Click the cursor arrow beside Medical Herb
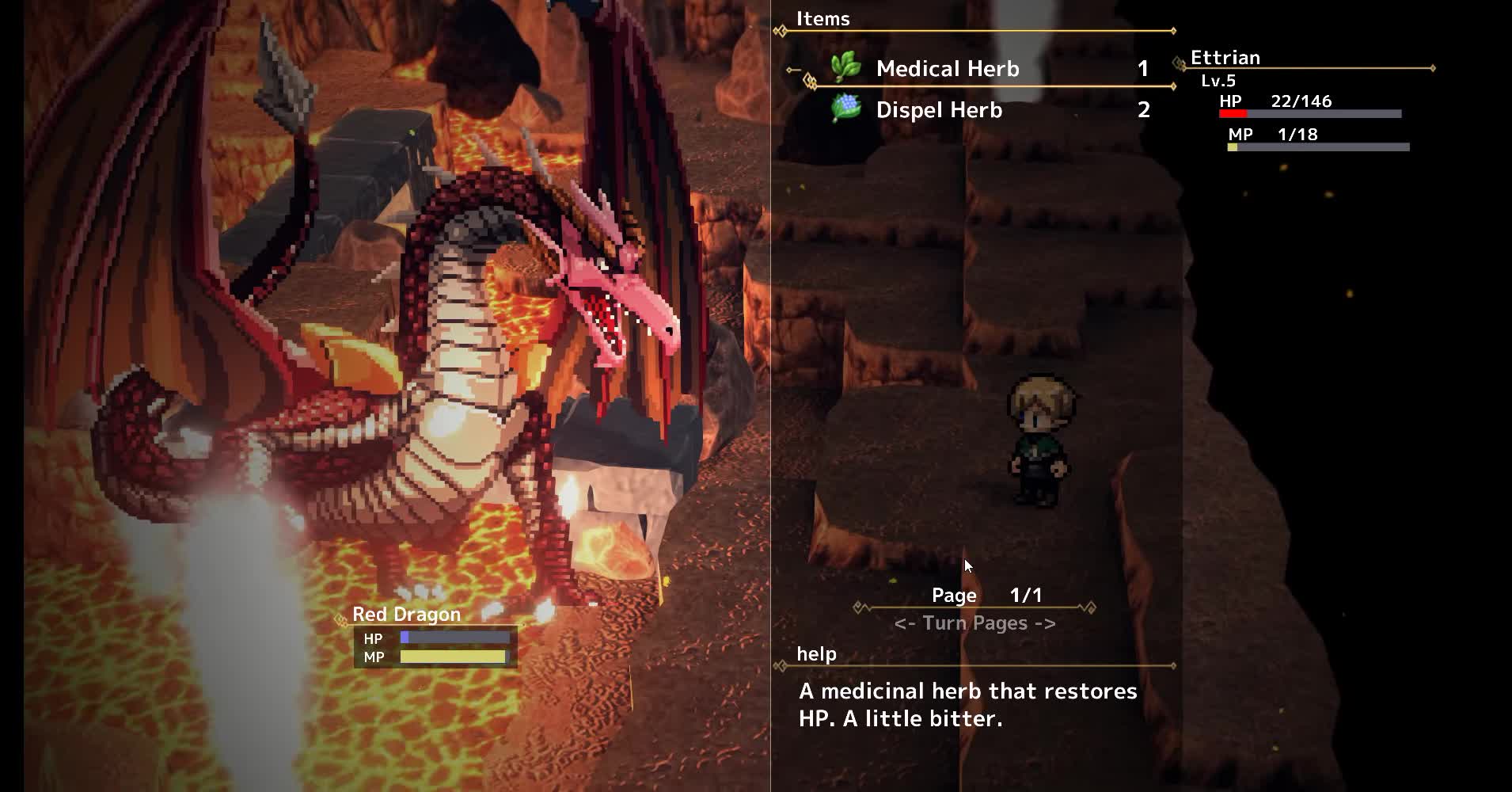 click(x=792, y=70)
